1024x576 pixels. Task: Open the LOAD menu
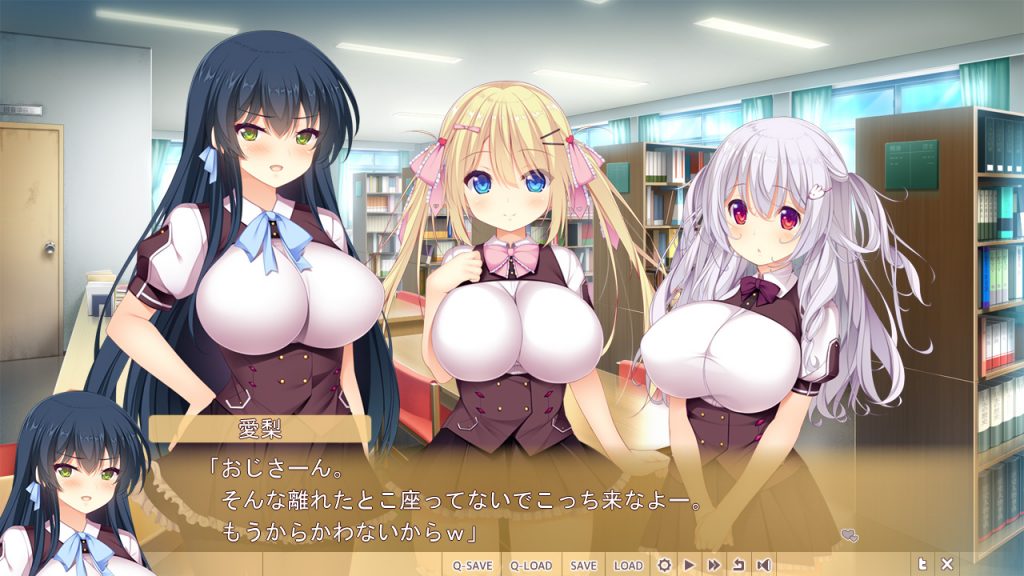pyautogui.click(x=628, y=565)
